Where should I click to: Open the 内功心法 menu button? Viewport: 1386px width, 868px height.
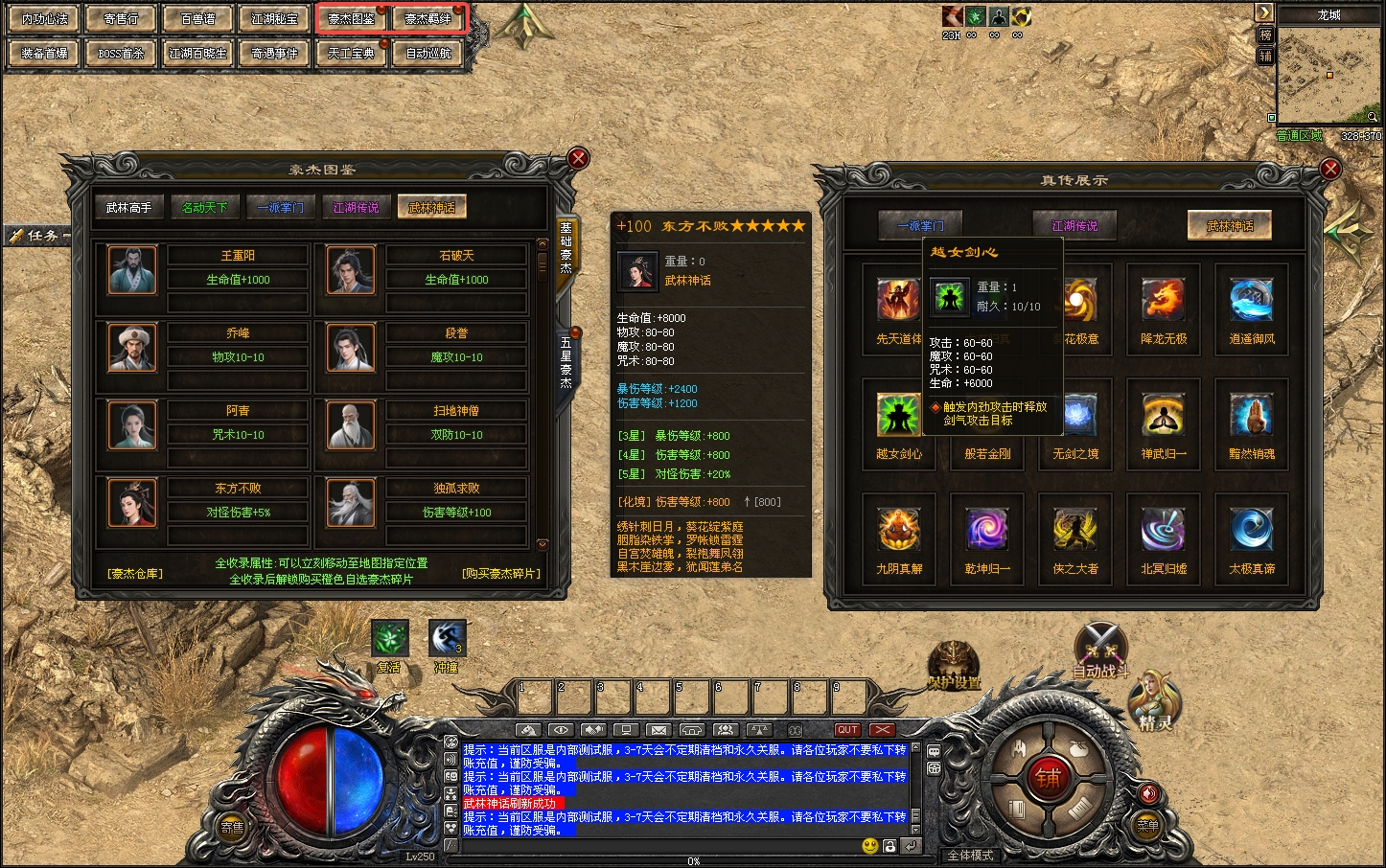pyautogui.click(x=45, y=19)
